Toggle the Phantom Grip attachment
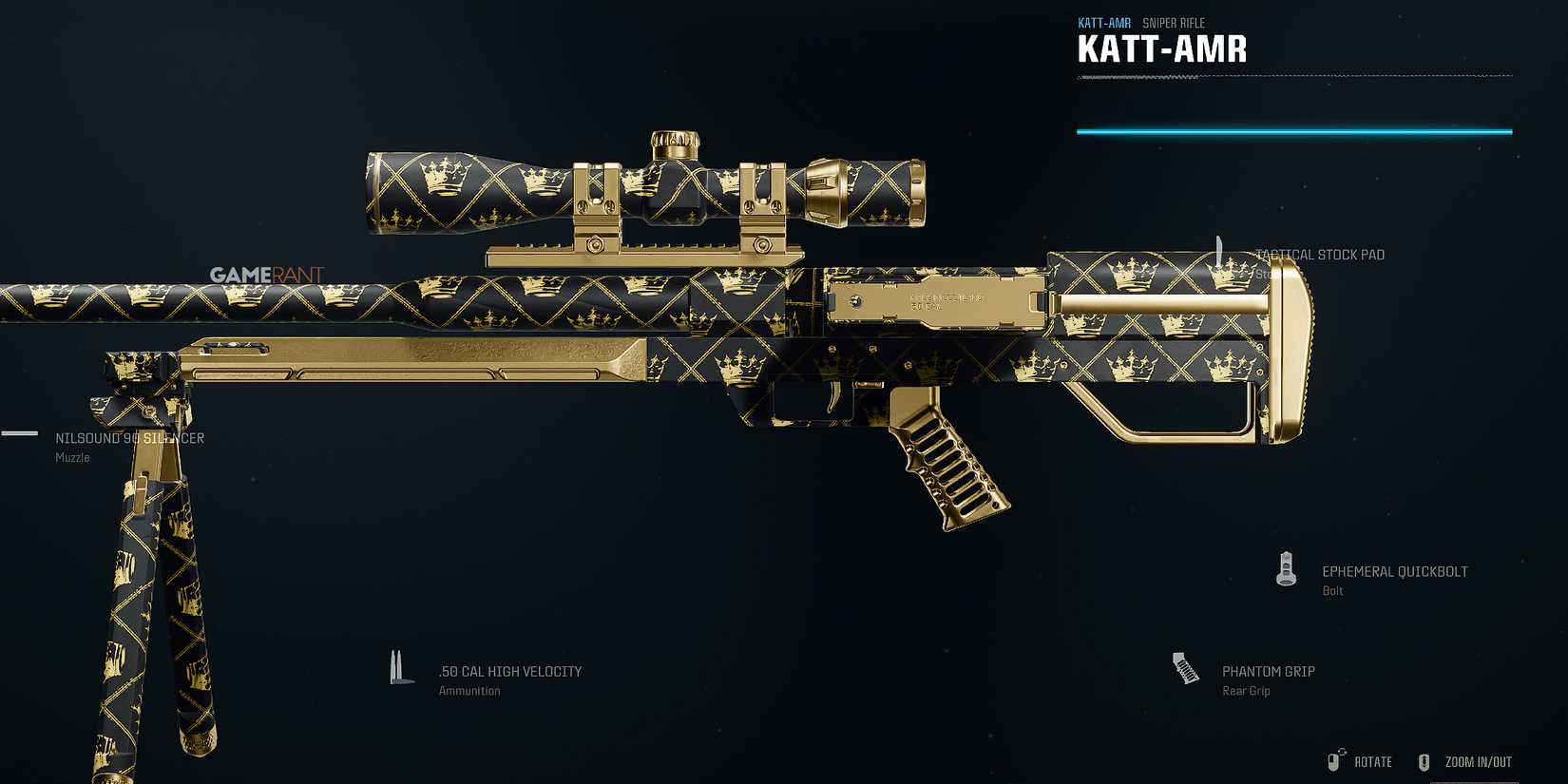Viewport: 1568px width, 784px height. click(1268, 670)
